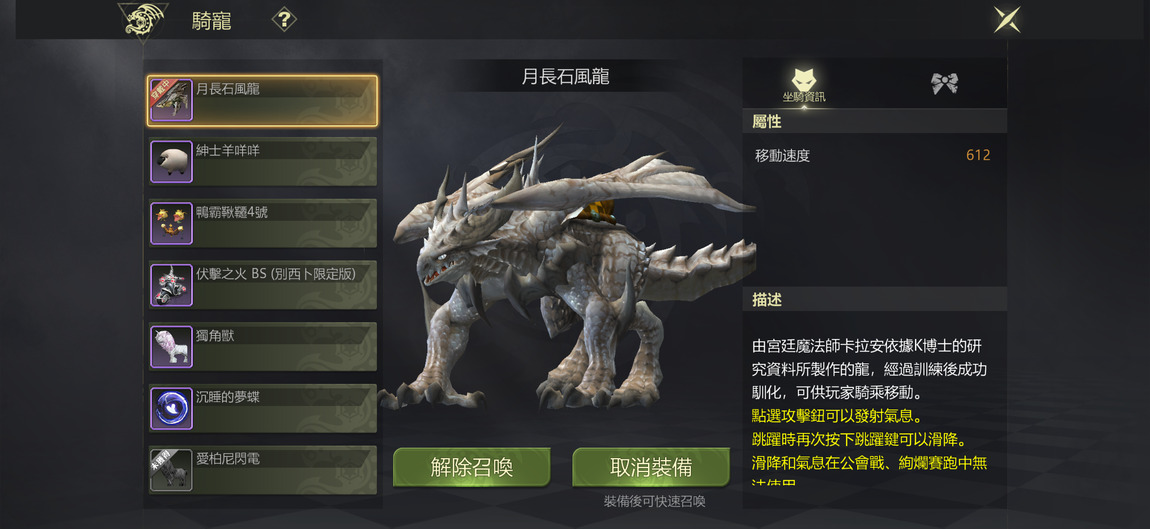Open the 坐騎資訊 mount info tab

point(804,84)
